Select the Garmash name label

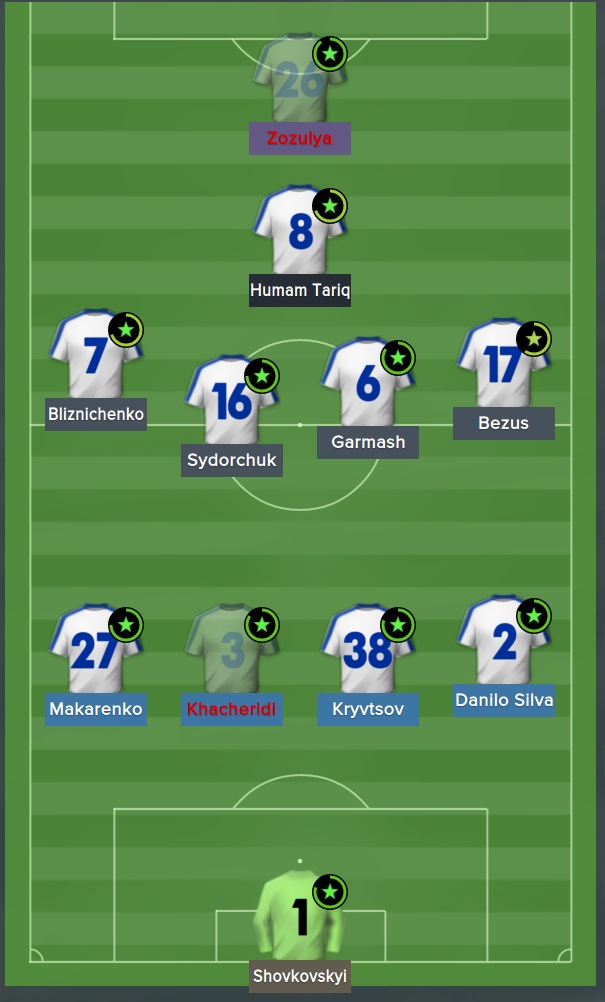[x=367, y=442]
